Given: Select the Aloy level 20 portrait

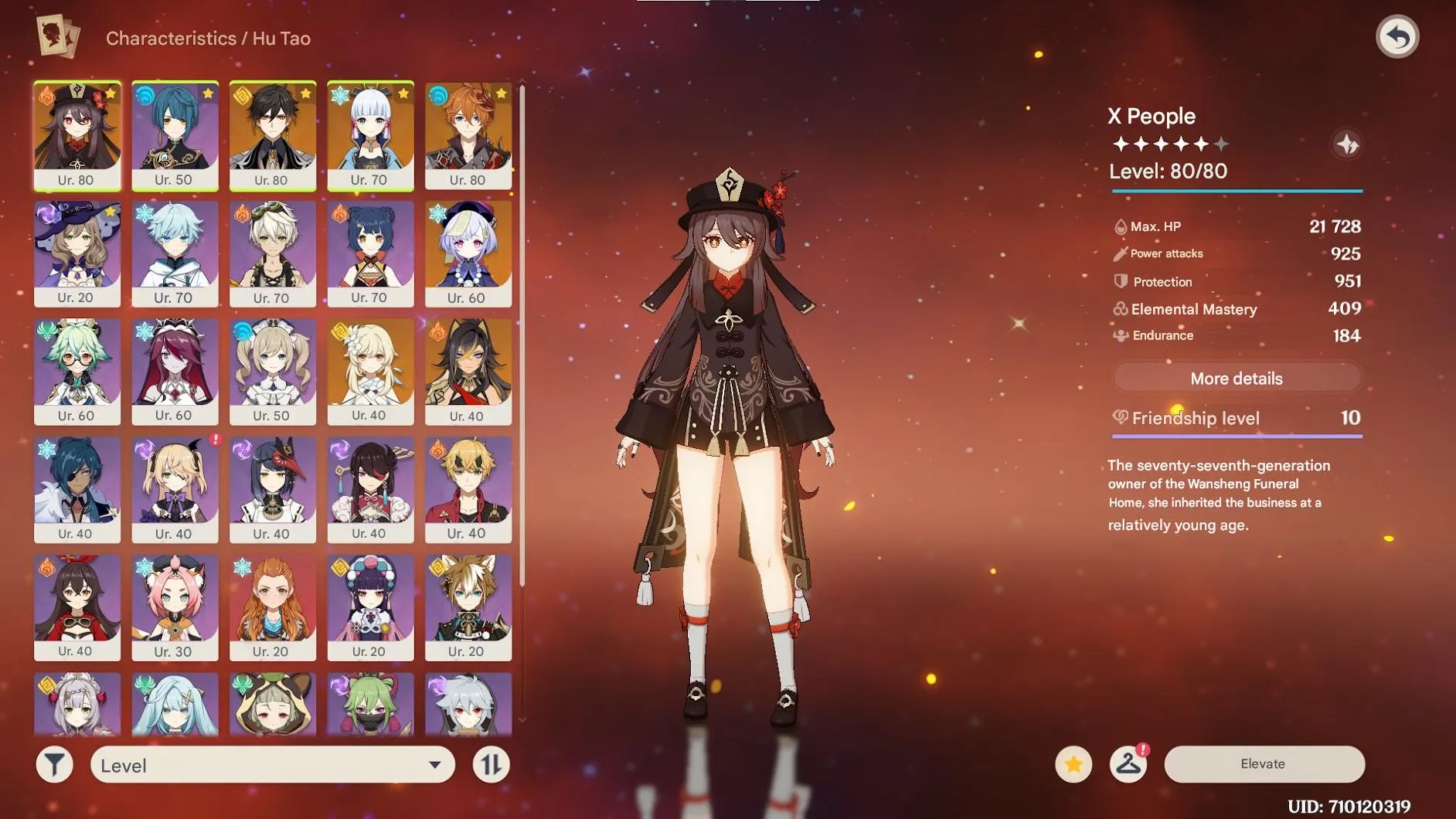Looking at the screenshot, I should [x=273, y=607].
